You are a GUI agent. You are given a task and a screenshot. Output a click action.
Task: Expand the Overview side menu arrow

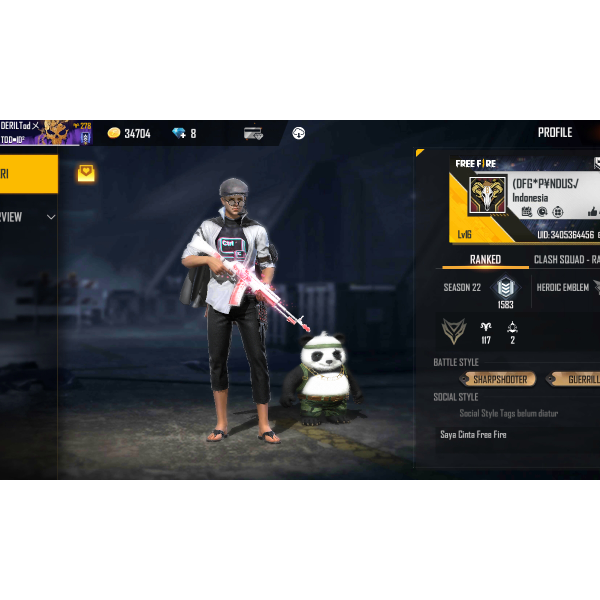point(51,217)
